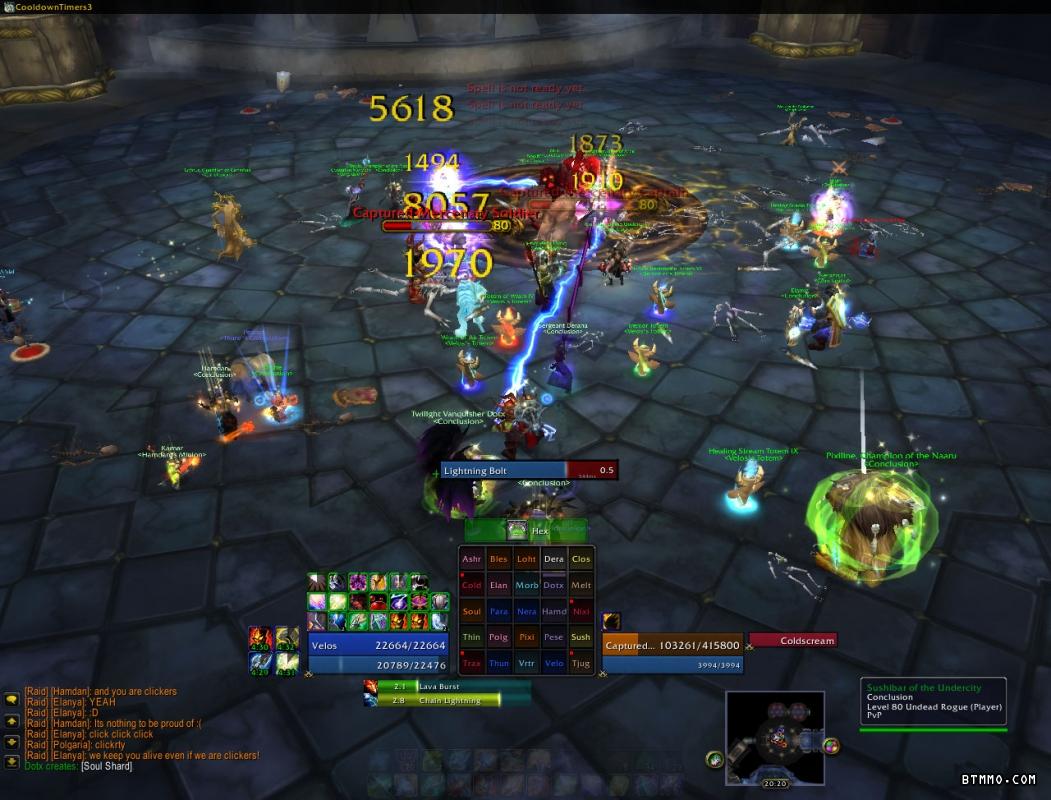Click the Hex focus bar
The height and width of the screenshot is (800, 1051).
pyautogui.click(x=527, y=531)
